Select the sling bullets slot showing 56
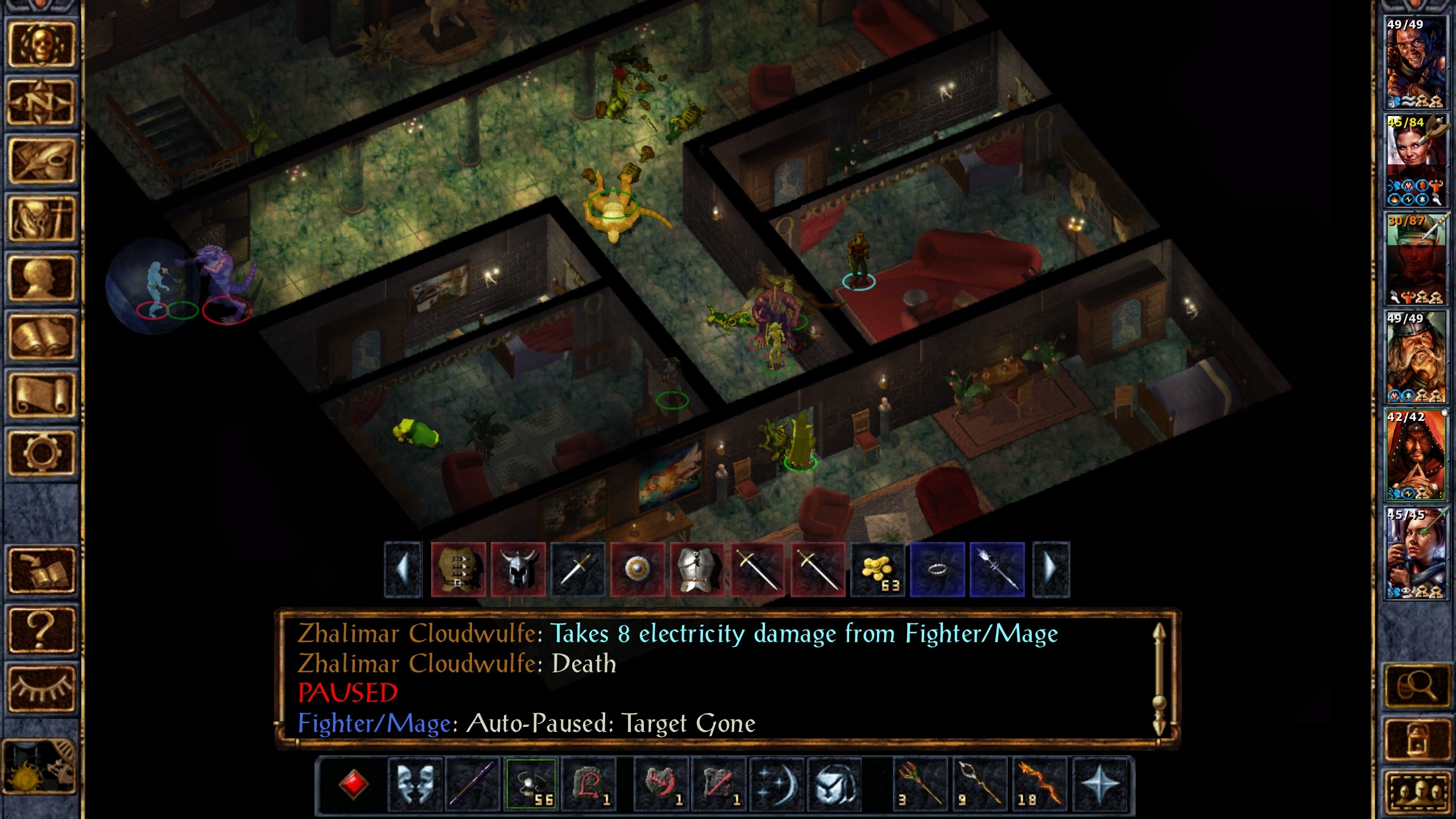Viewport: 1456px width, 819px height. tap(531, 784)
